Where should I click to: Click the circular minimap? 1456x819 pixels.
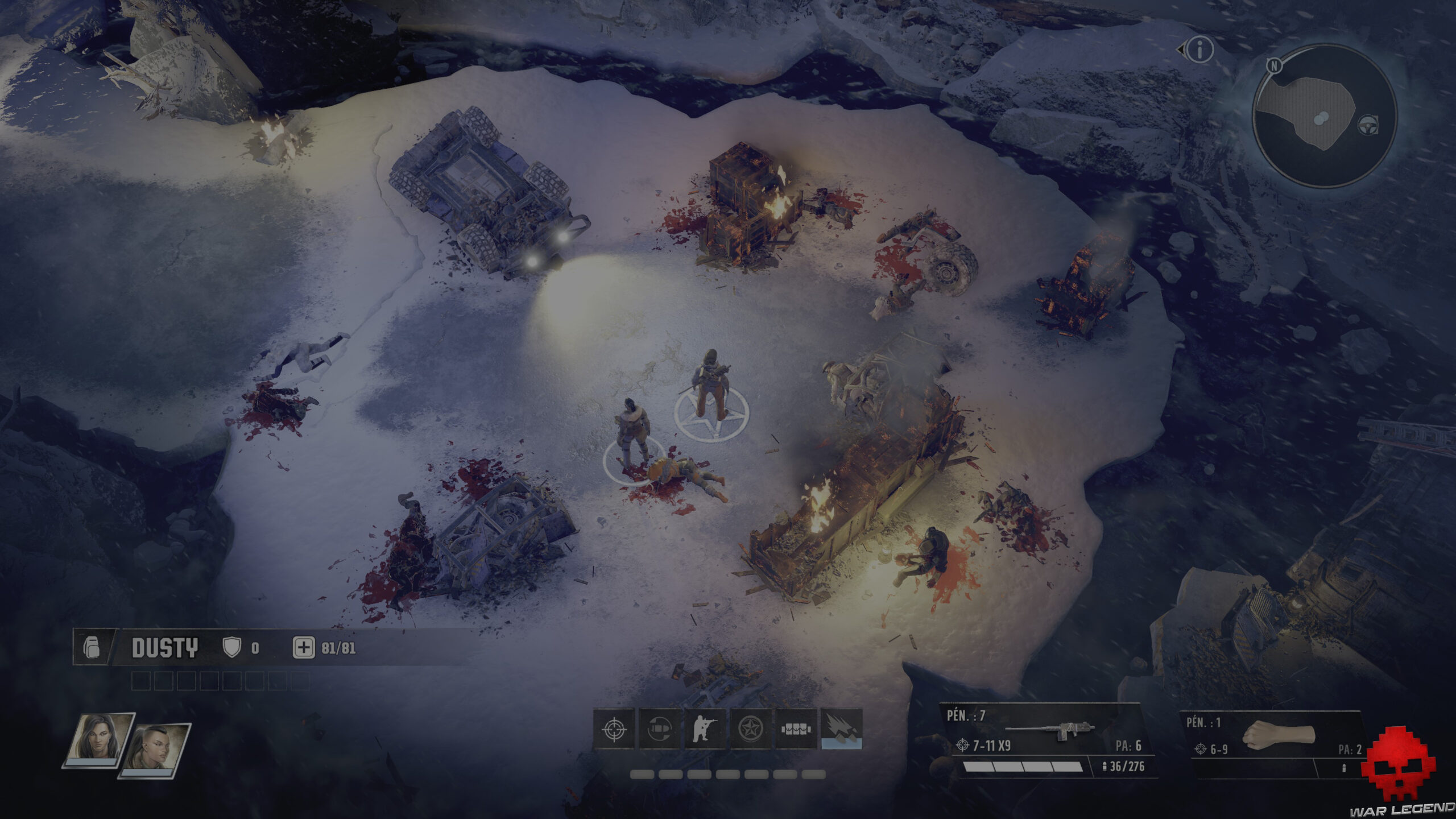(x=1324, y=117)
